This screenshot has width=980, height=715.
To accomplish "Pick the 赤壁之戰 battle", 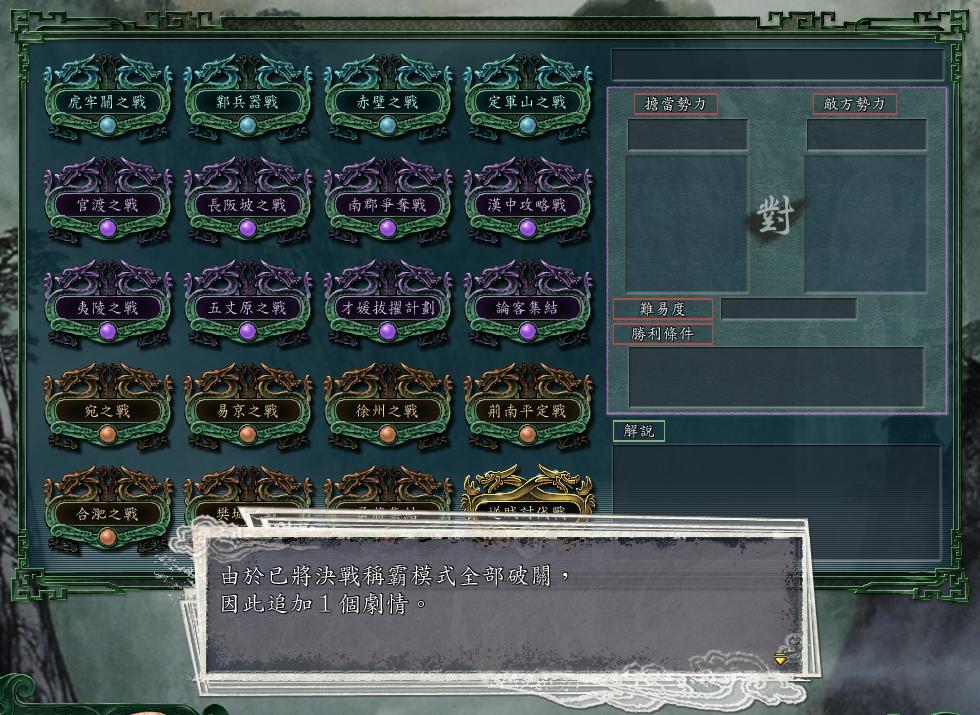I will 388,102.
